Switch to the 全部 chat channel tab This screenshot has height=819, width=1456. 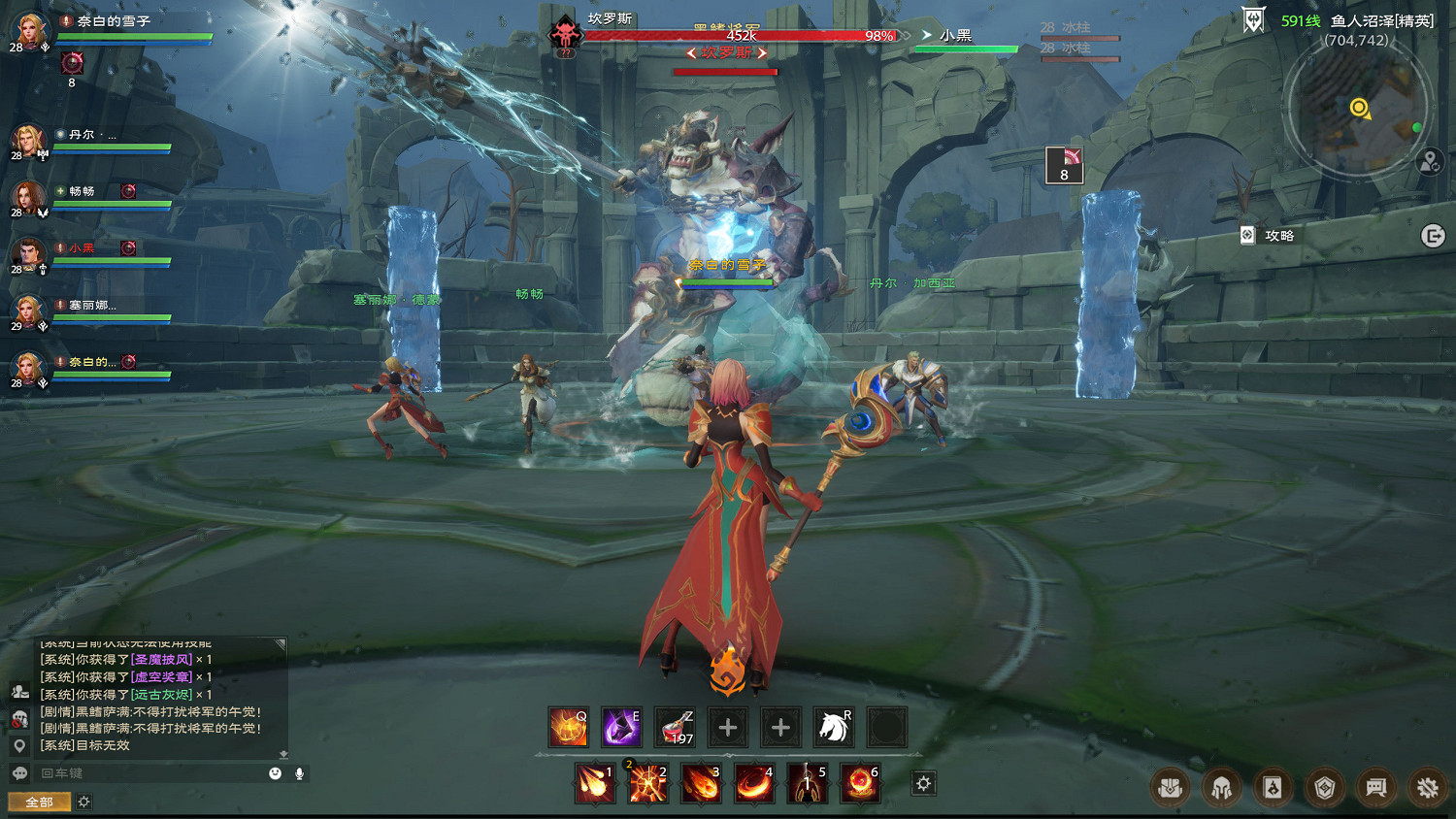point(39,802)
